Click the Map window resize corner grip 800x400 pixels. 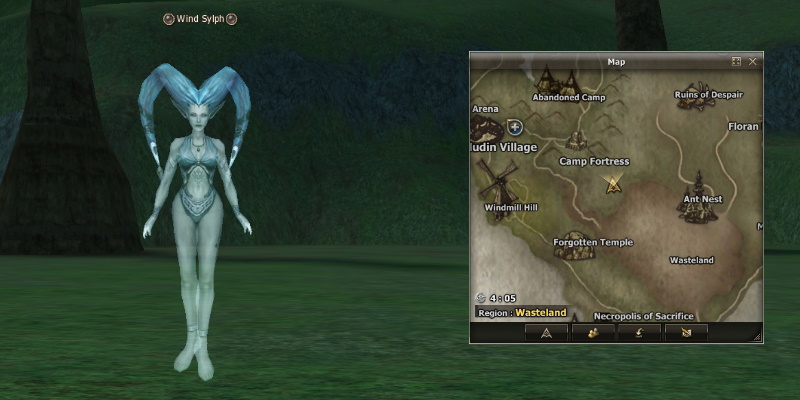point(757,336)
